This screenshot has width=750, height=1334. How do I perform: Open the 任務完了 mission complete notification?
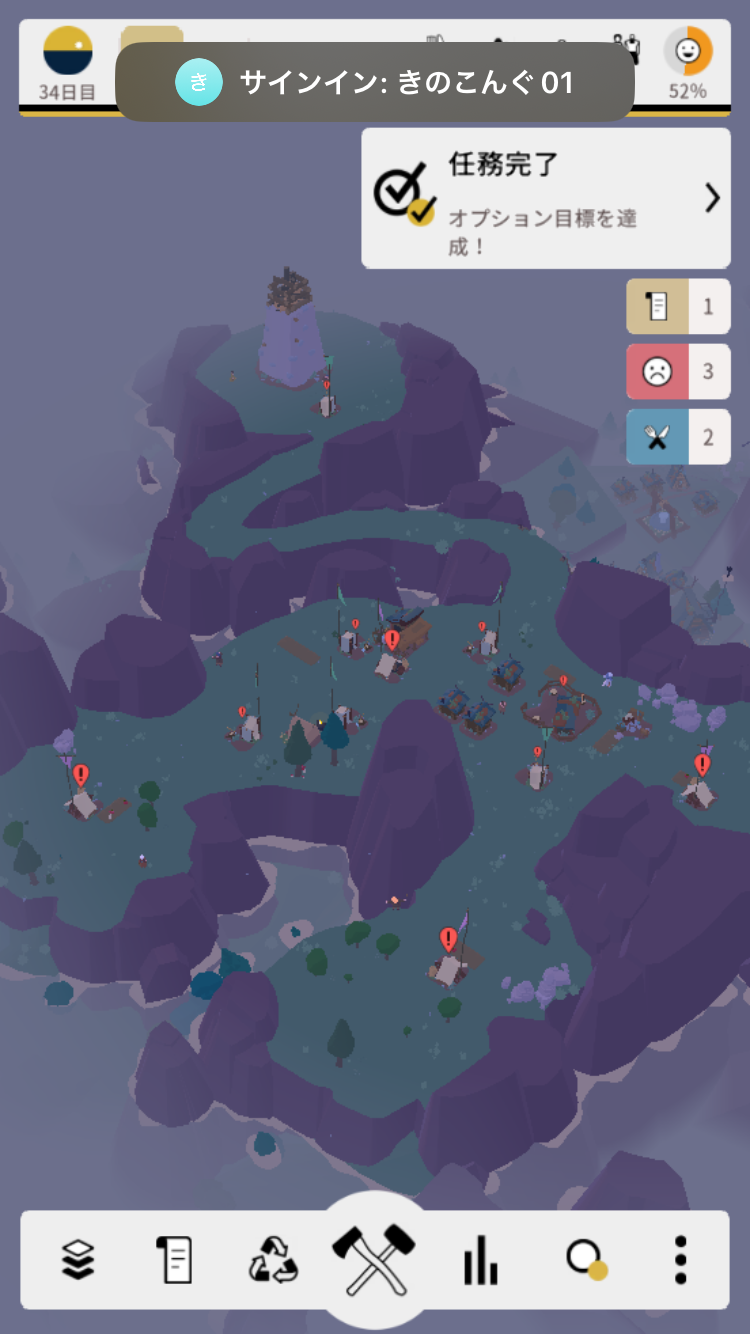(x=546, y=198)
